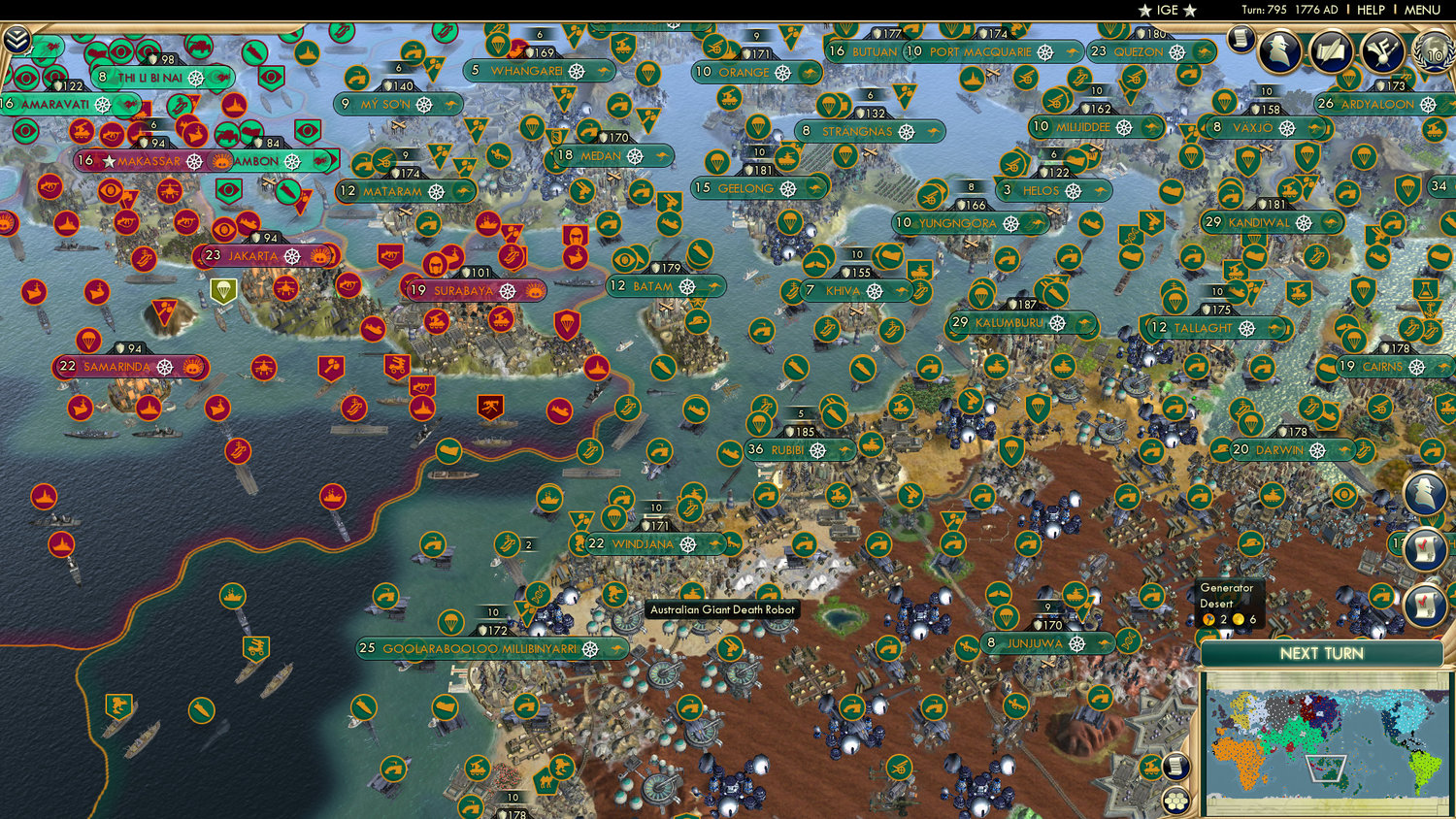The height and width of the screenshot is (819, 1456).
Task: Open the Diplomacy overview quill-scroll icon
Action: 1332,50
